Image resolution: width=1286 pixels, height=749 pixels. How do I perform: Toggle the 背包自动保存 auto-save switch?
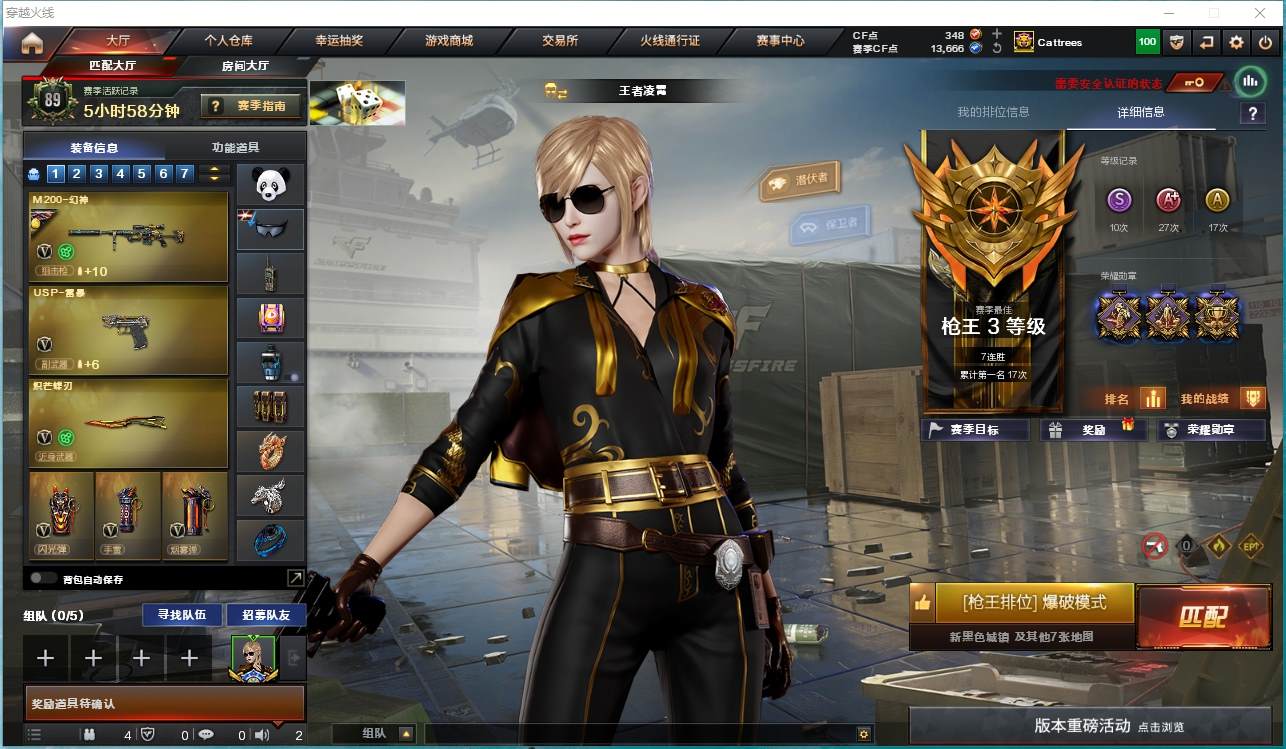click(x=43, y=578)
